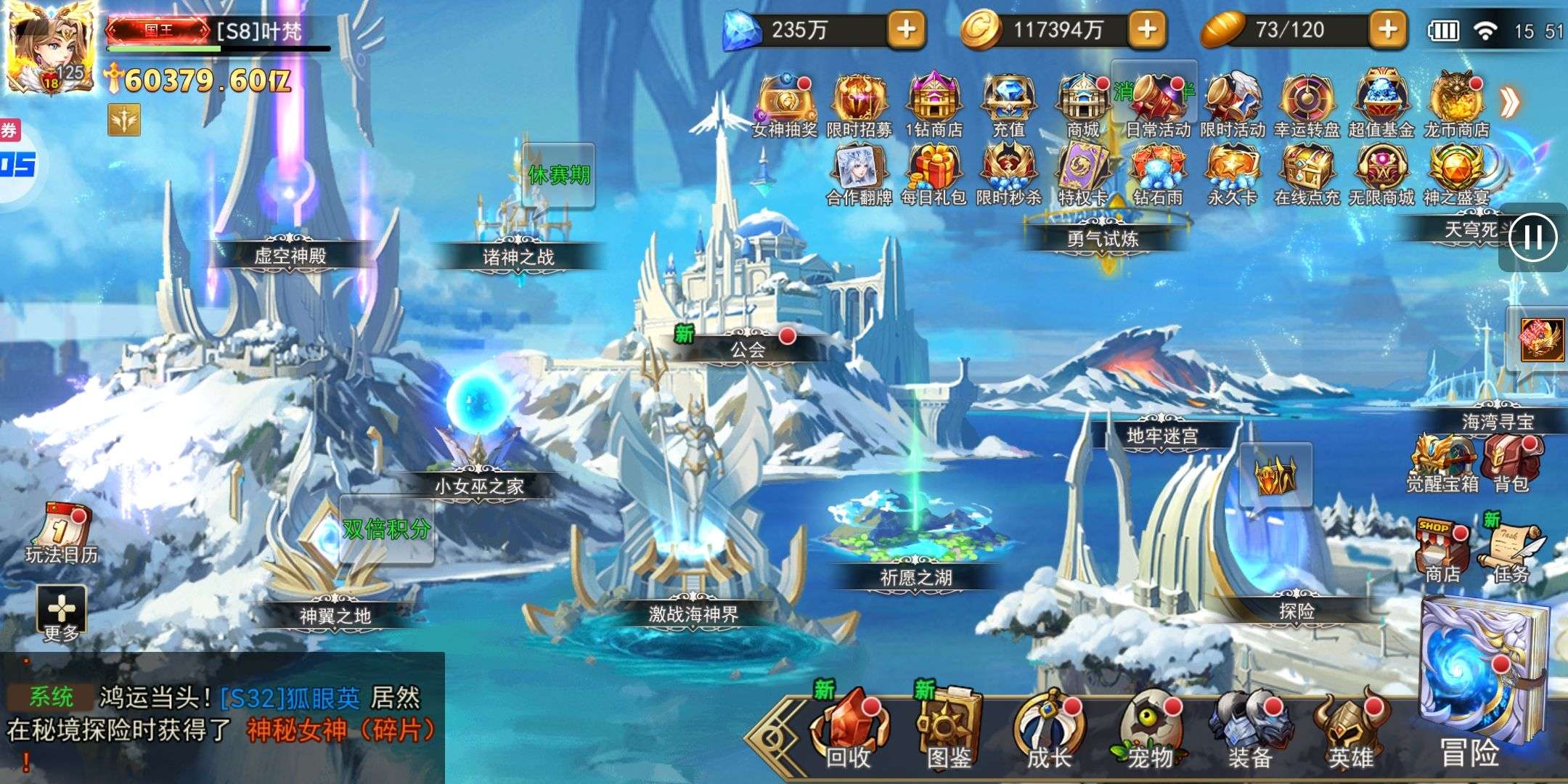Open the 觉醒宝箱 awakening chest

1442,462
